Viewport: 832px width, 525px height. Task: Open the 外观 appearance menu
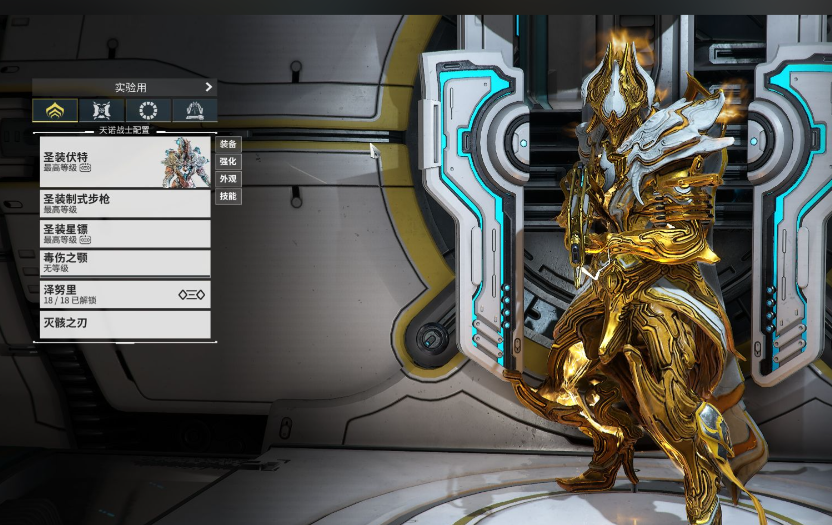[x=228, y=179]
